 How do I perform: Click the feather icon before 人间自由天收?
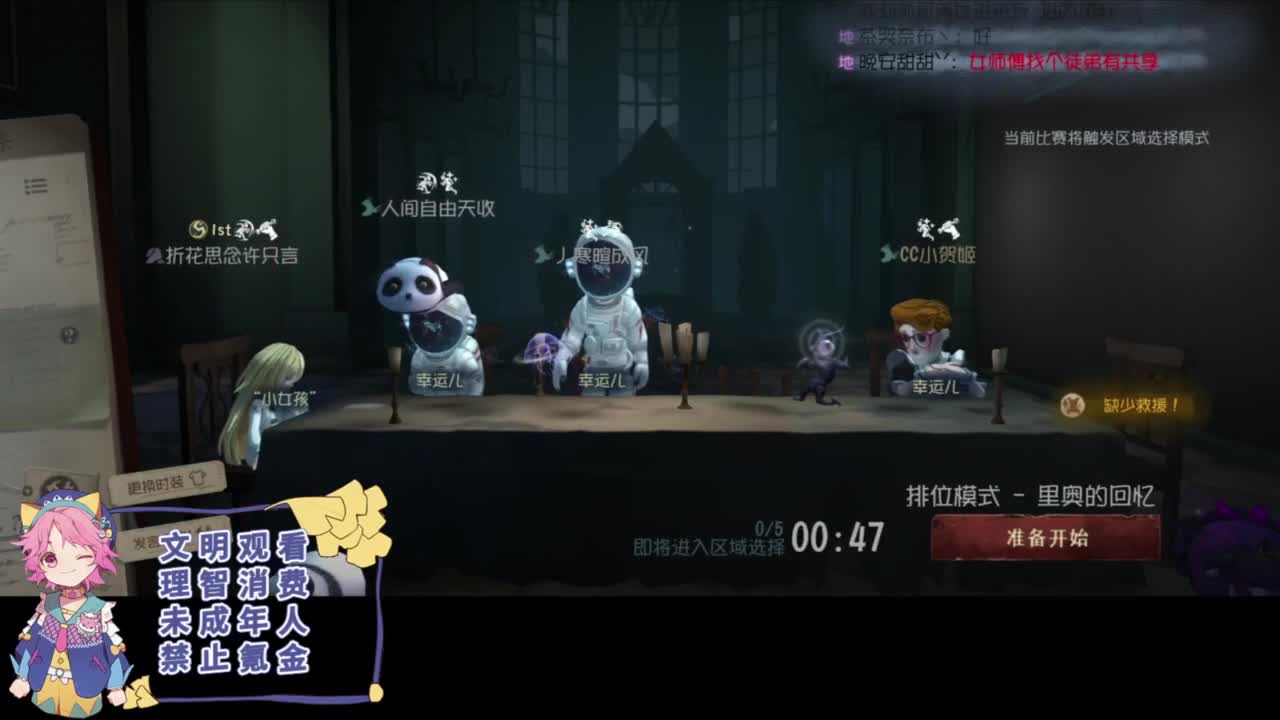click(366, 206)
